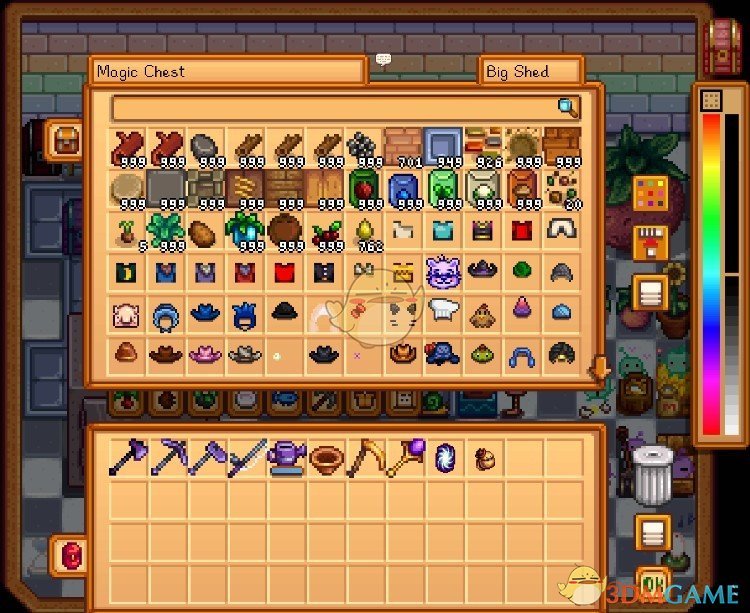Select the pink pig mask
The image size is (750, 613).
(x=124, y=311)
